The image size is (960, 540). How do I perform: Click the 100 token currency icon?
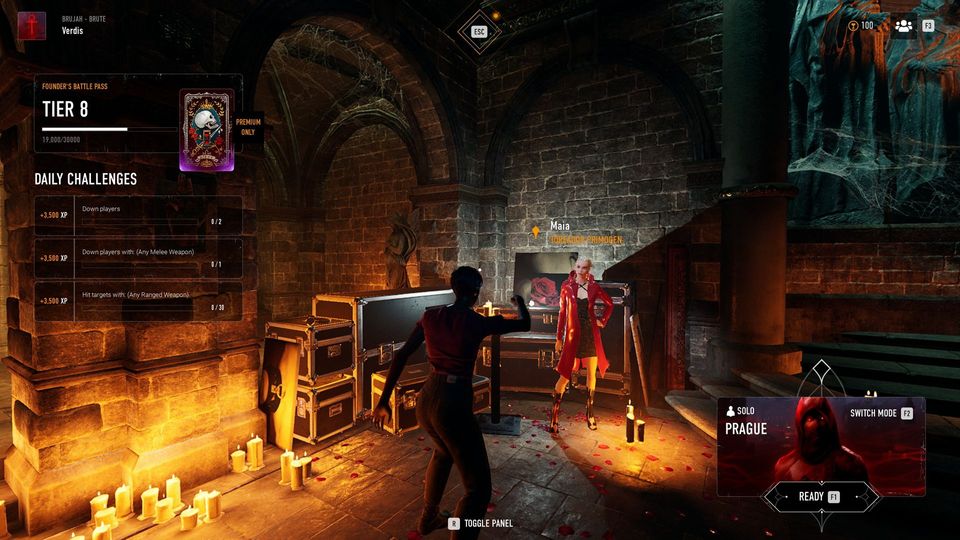(853, 26)
